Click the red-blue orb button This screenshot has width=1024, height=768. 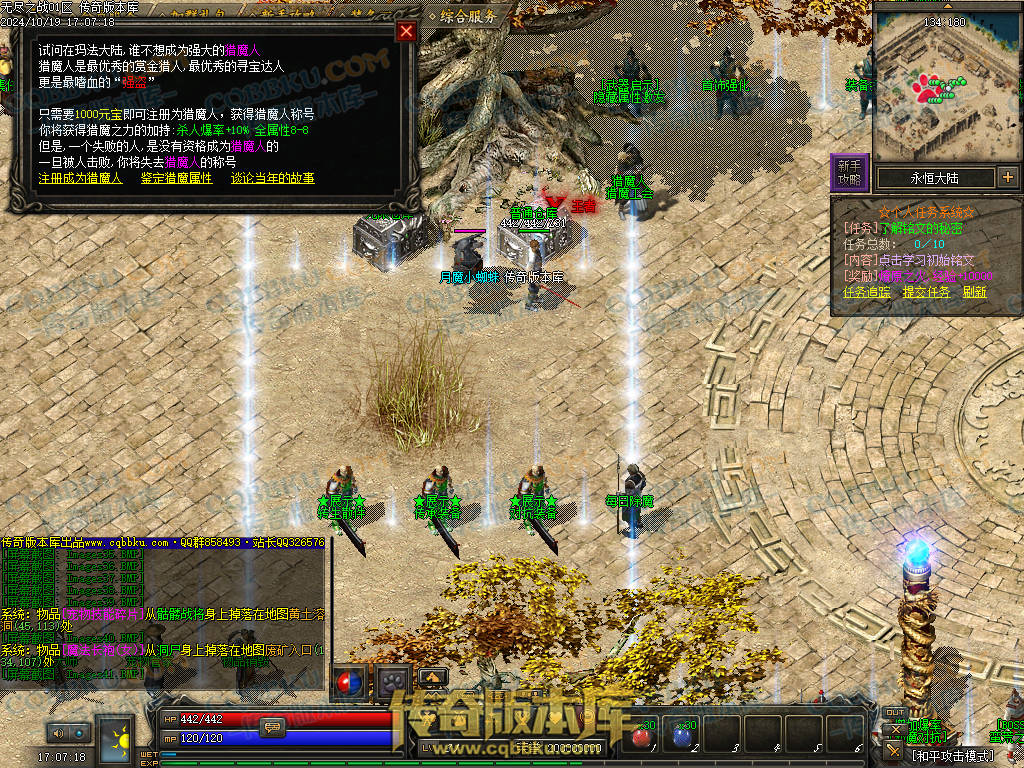point(350,682)
